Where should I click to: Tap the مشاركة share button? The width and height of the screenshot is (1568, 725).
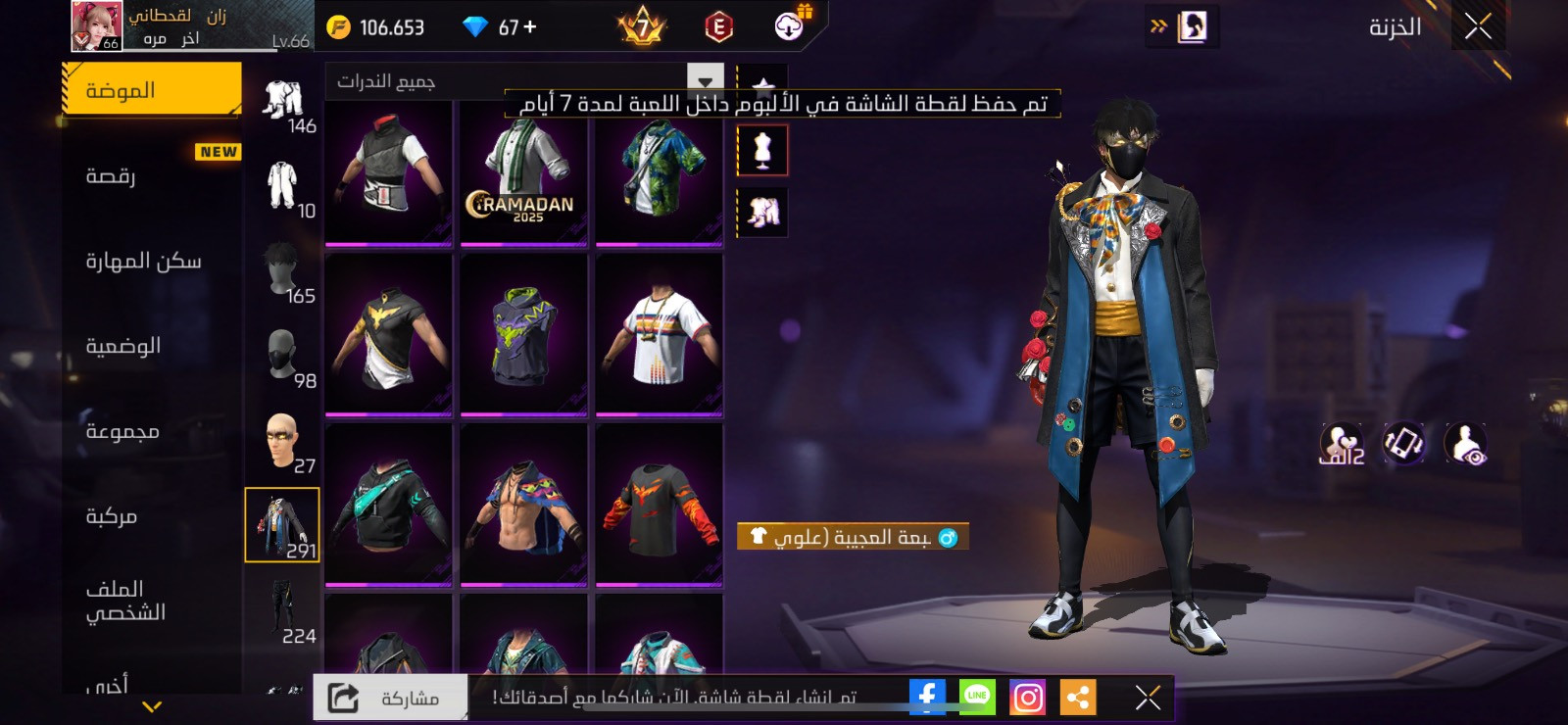391,698
